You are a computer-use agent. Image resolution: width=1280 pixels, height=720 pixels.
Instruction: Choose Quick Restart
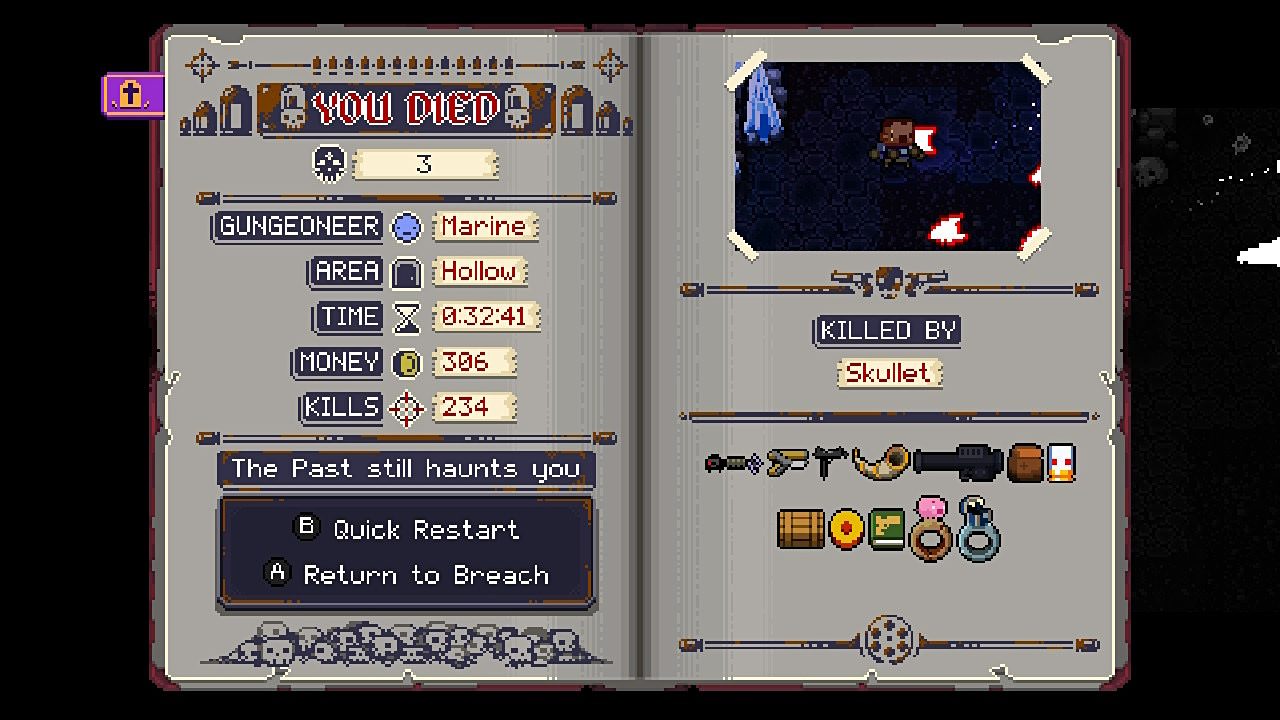pyautogui.click(x=407, y=530)
